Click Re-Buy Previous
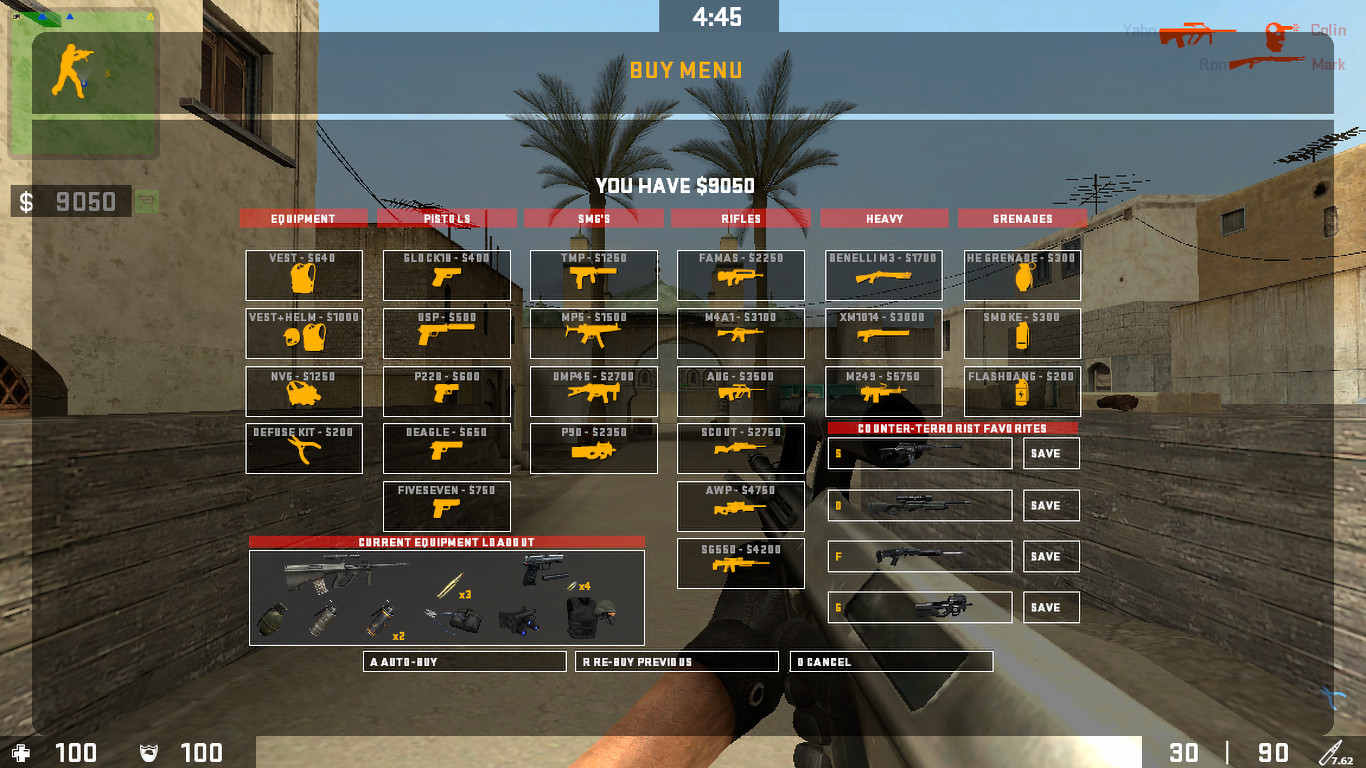The height and width of the screenshot is (768, 1366). click(677, 661)
